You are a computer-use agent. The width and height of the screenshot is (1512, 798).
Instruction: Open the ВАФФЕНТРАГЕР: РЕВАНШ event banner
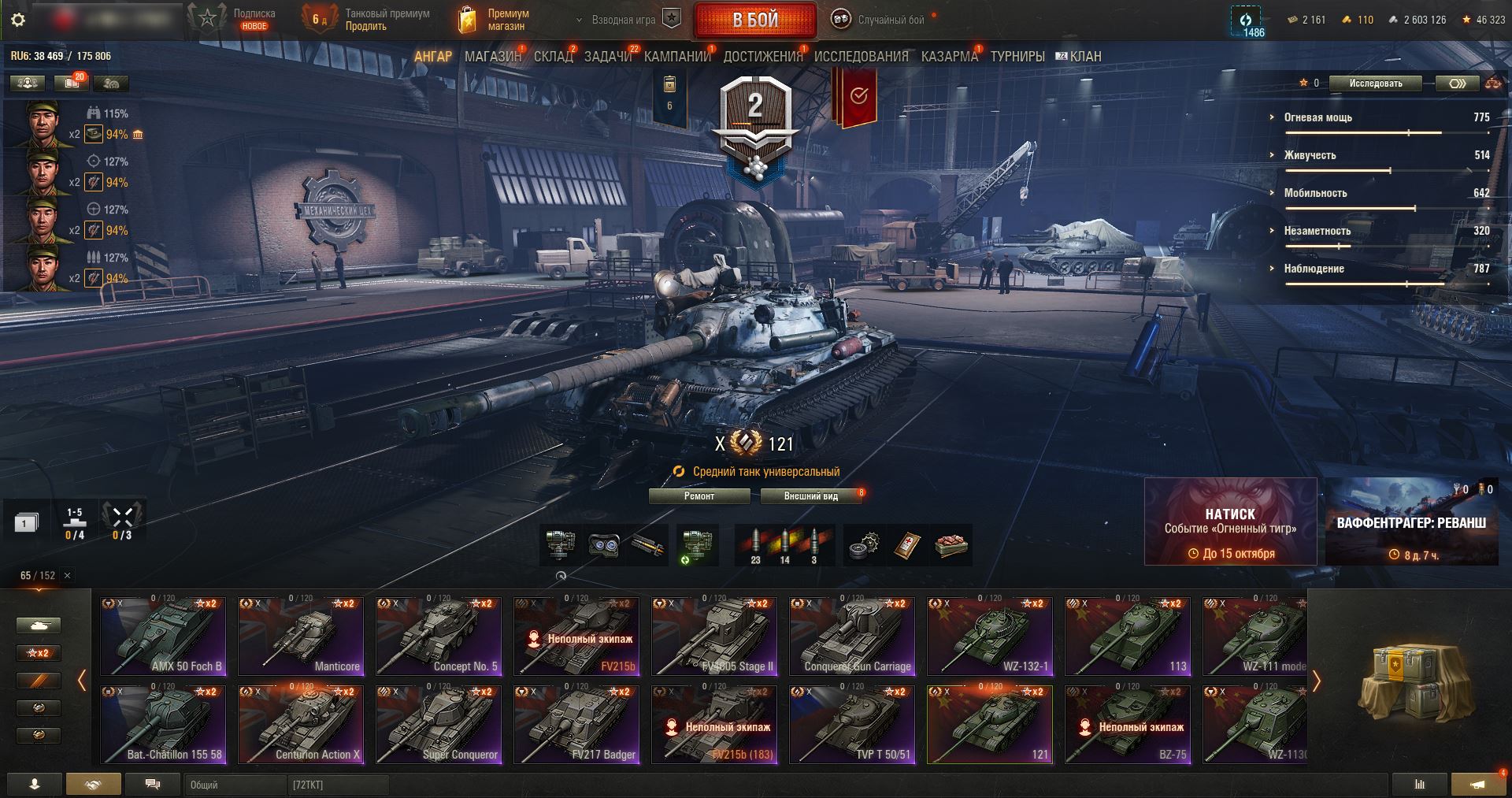pos(1410,521)
